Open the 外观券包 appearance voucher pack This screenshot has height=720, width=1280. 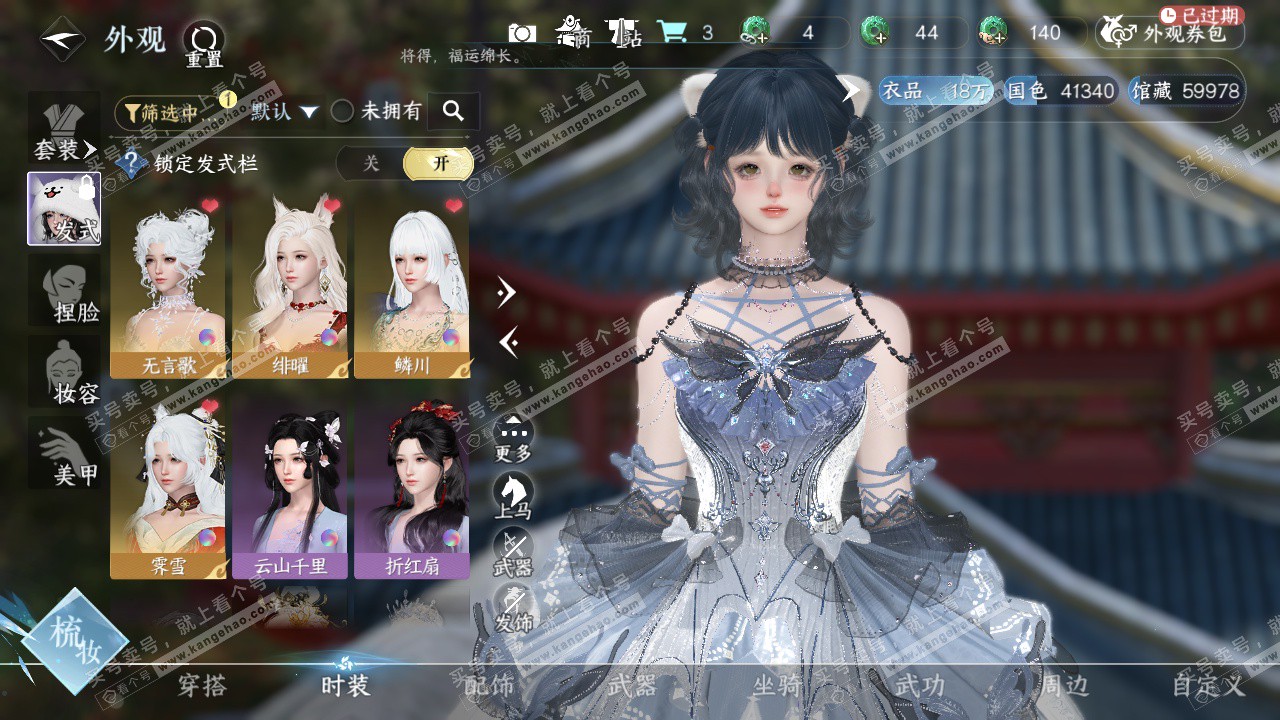point(1170,34)
